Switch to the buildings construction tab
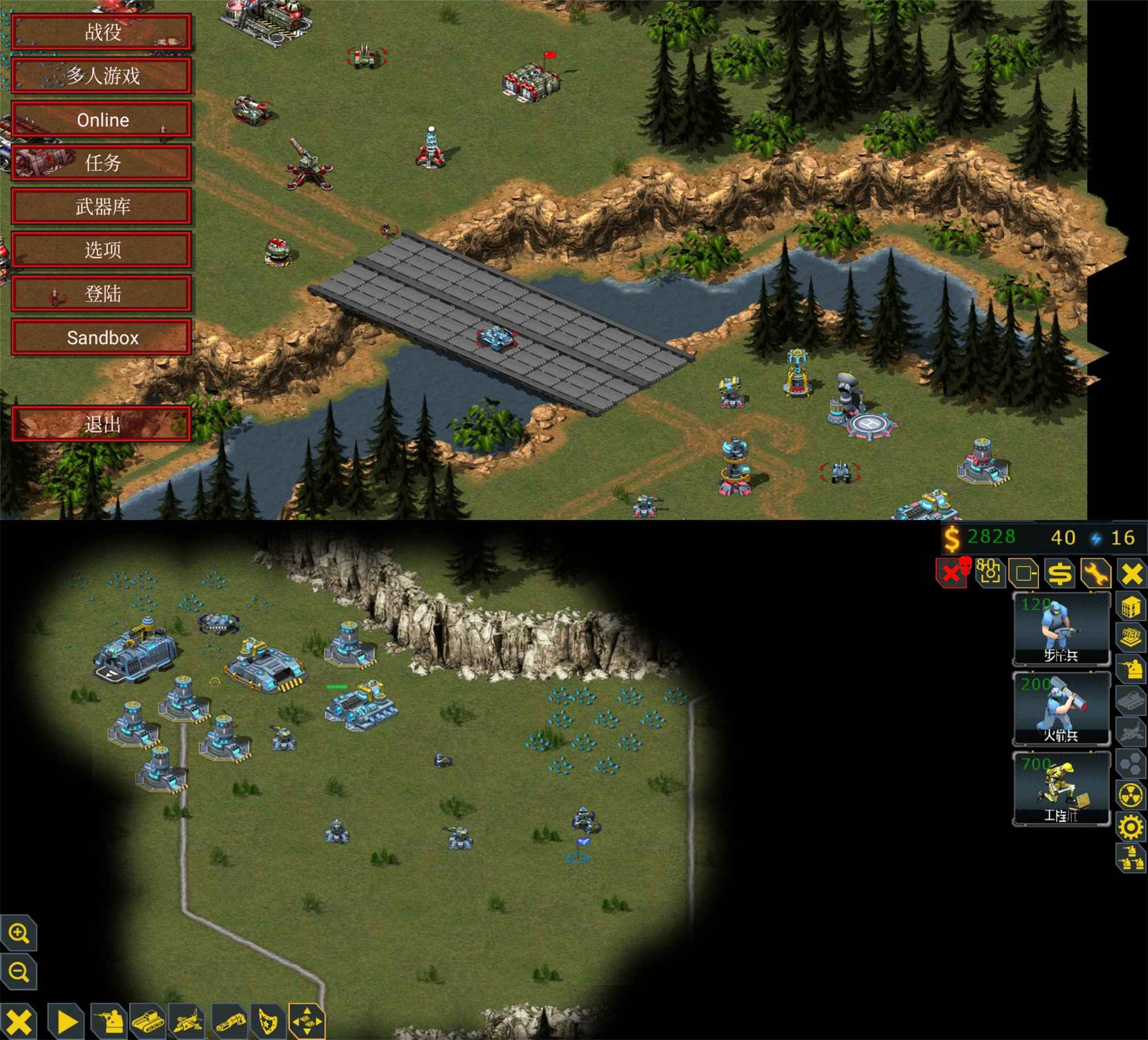1148x1040 pixels. tap(1131, 607)
